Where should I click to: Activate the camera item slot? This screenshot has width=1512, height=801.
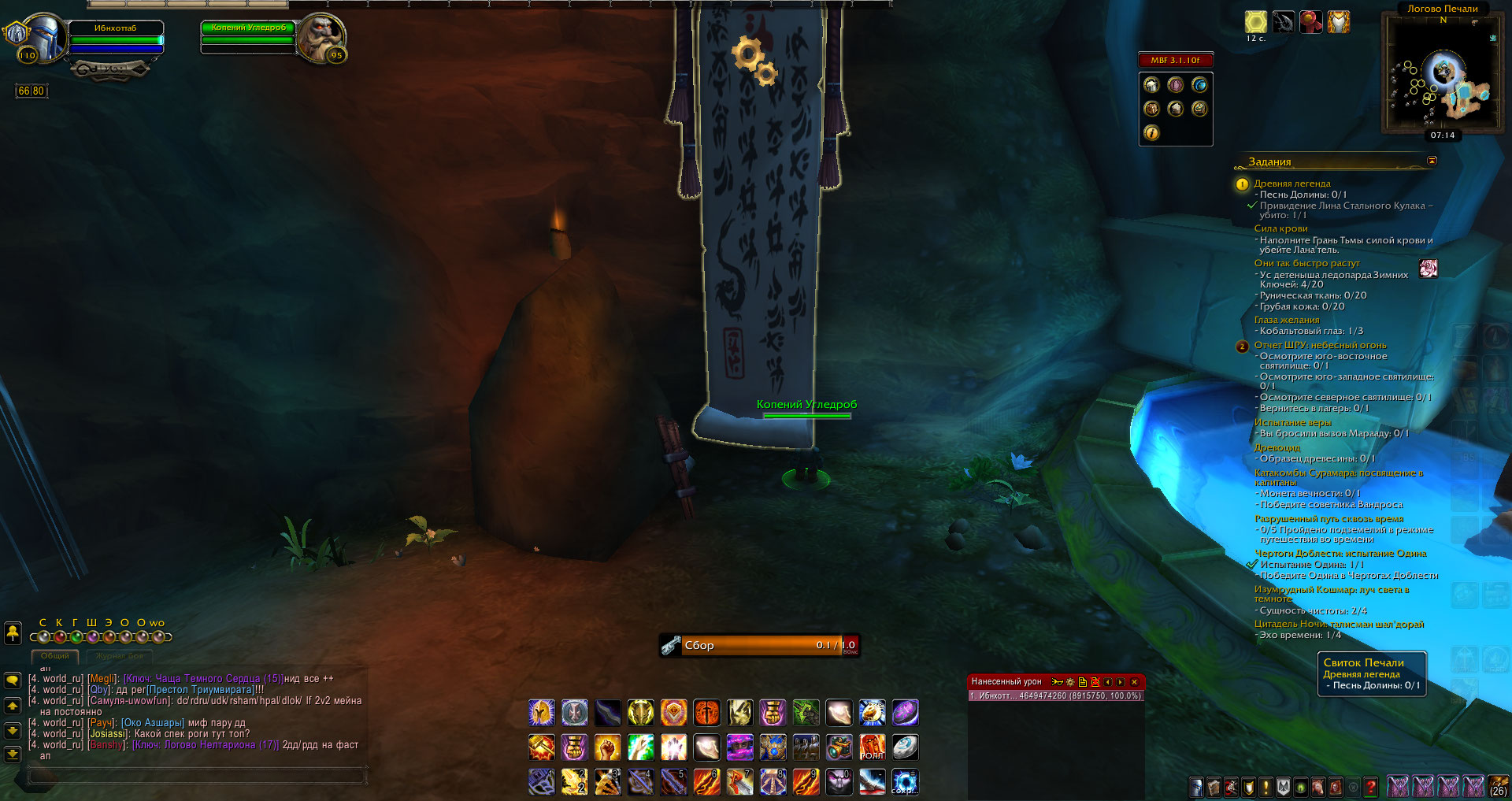click(839, 747)
